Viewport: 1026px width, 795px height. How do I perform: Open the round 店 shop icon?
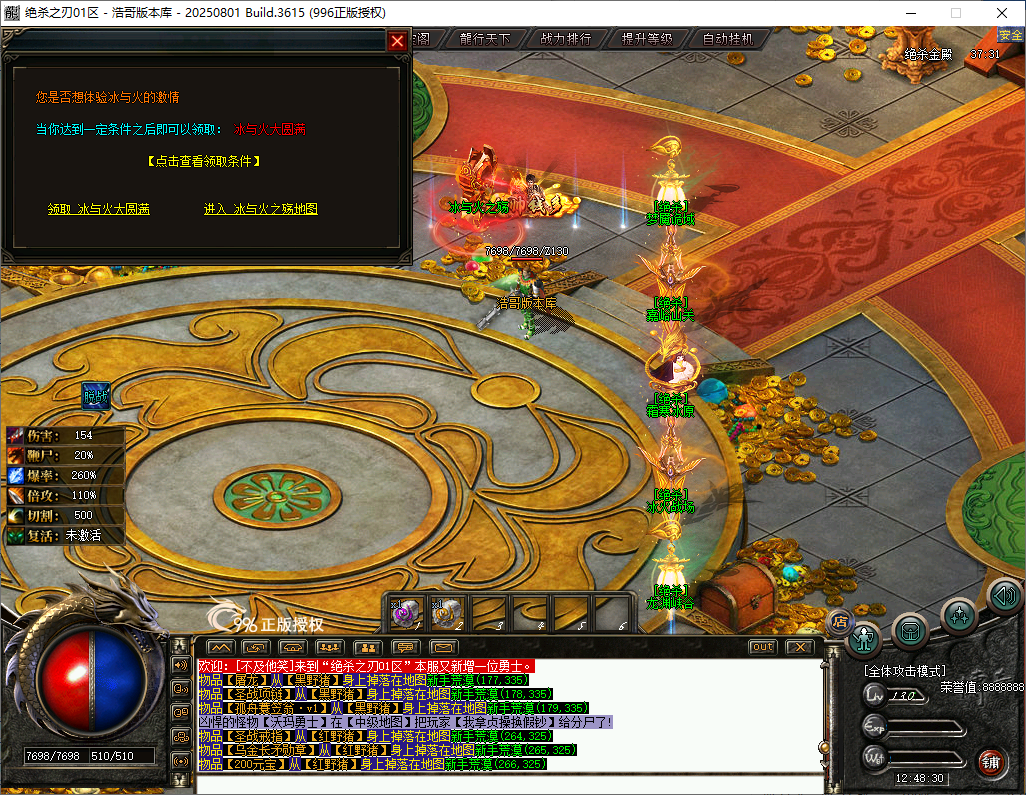pos(840,621)
